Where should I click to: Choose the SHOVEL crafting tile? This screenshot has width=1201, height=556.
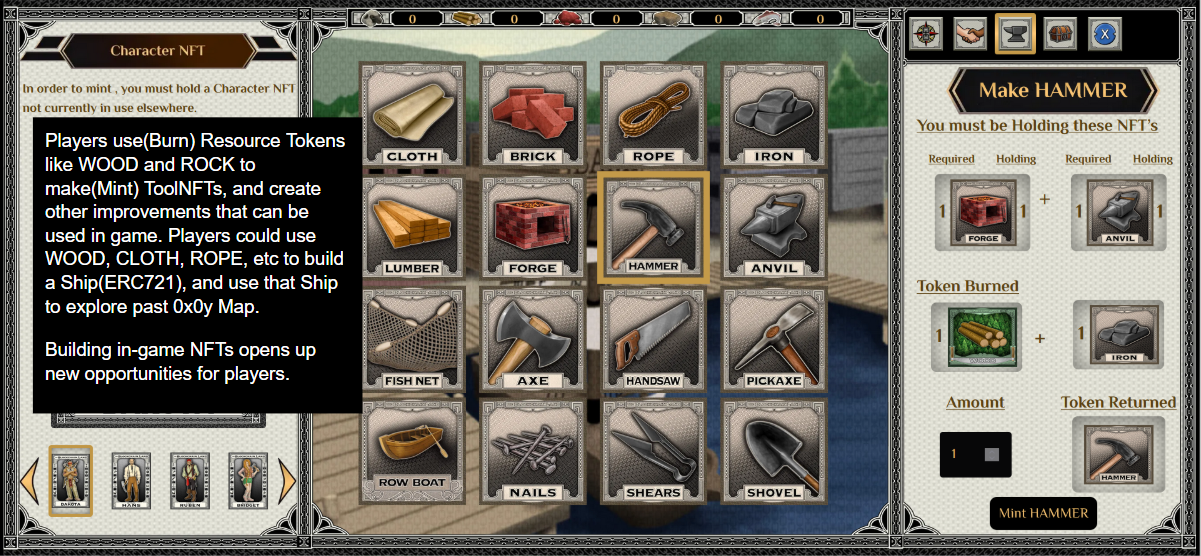pyautogui.click(x=774, y=450)
